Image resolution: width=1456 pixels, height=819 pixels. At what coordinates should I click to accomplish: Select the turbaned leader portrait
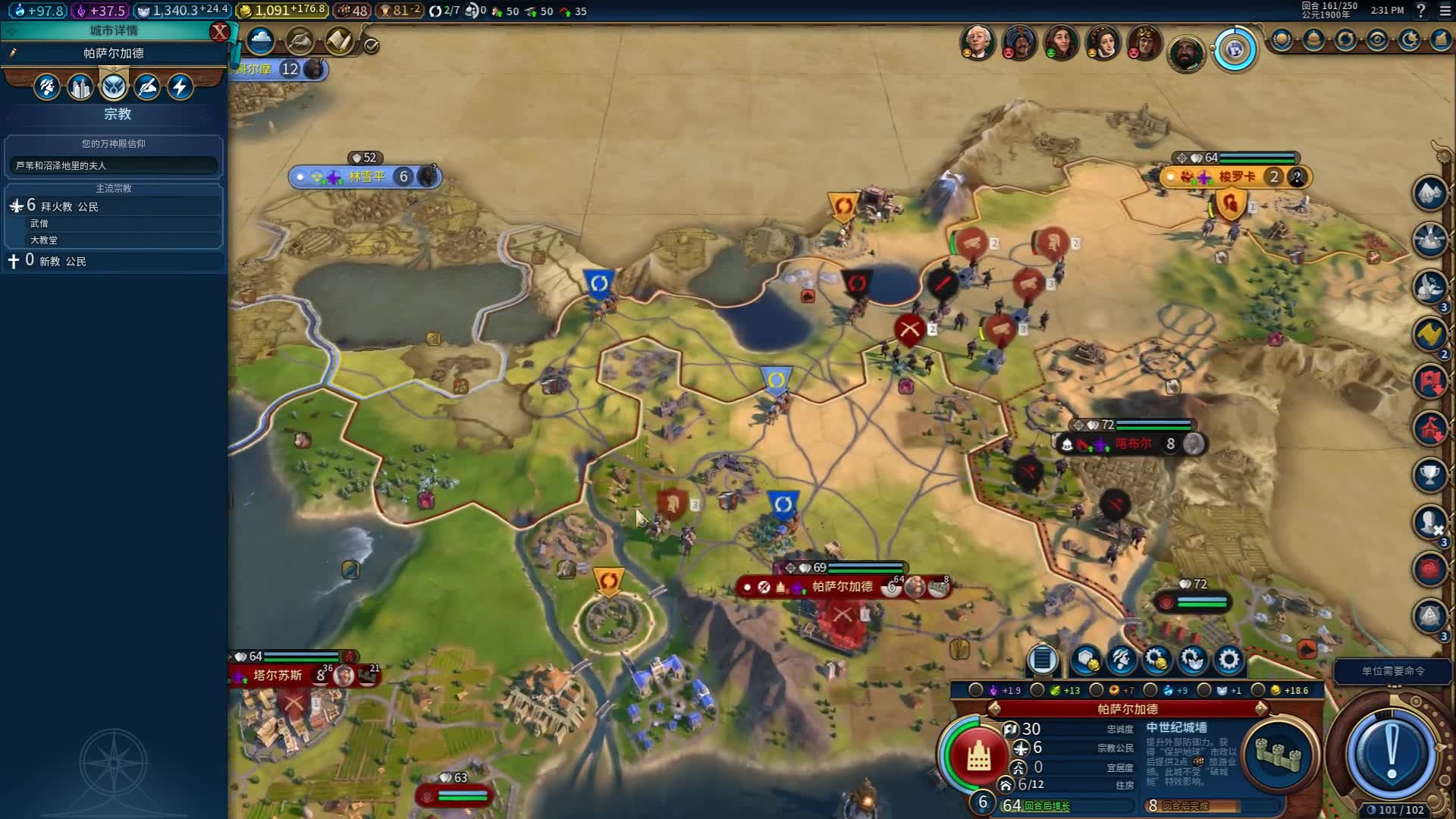click(x=1019, y=42)
